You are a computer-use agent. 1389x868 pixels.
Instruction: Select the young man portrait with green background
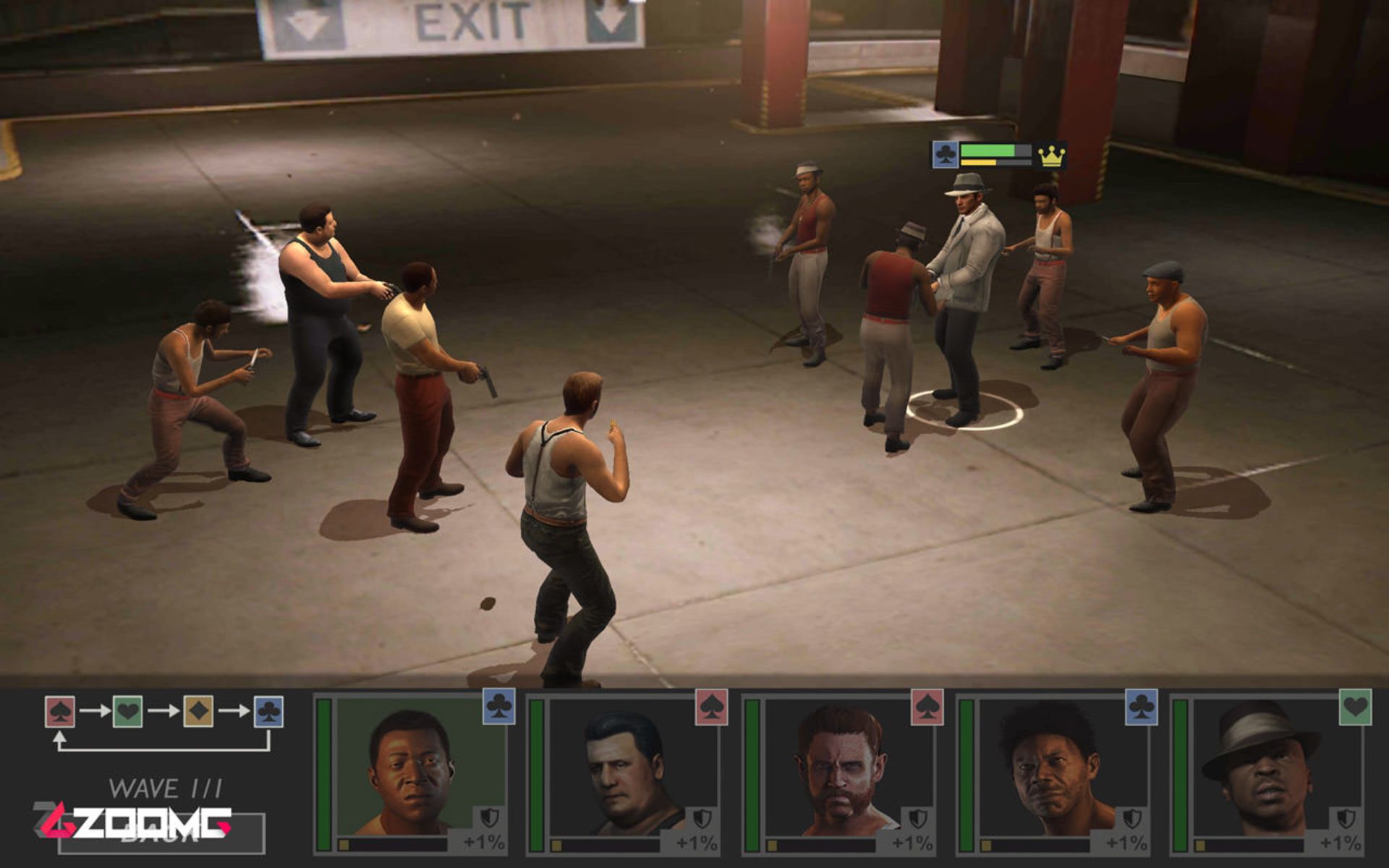pos(414,771)
